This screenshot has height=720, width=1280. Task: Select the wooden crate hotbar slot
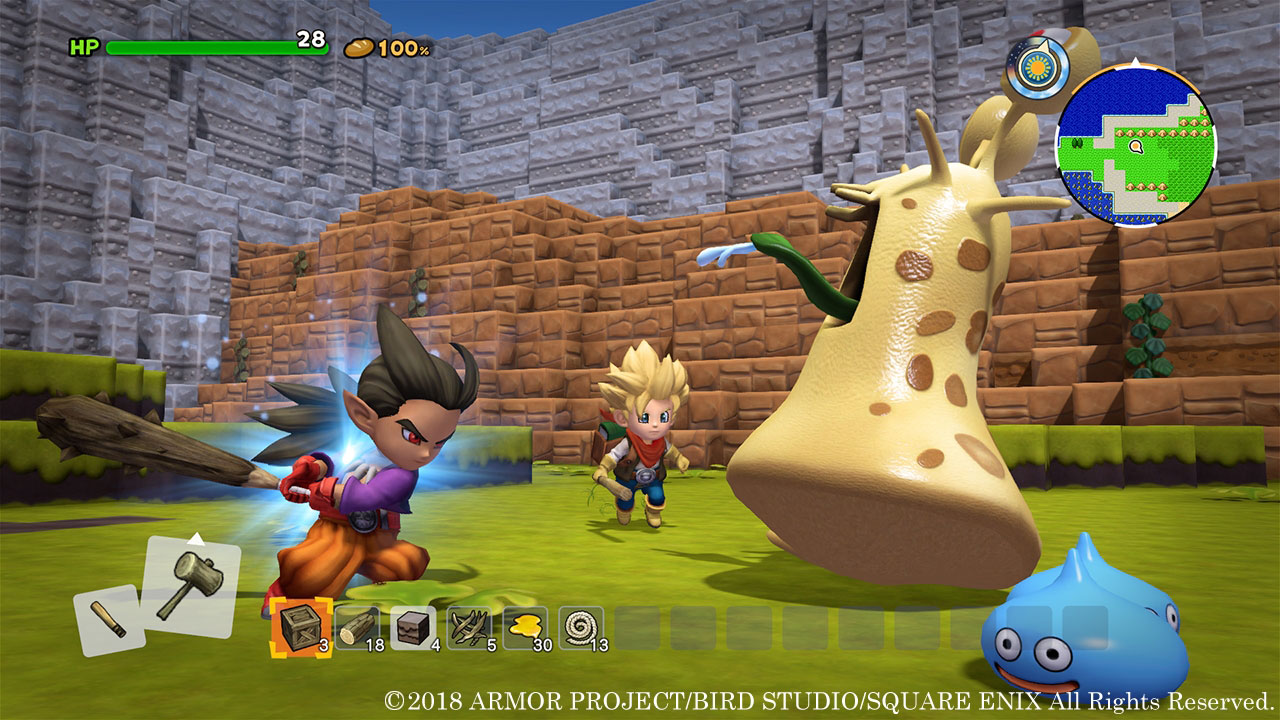point(301,628)
